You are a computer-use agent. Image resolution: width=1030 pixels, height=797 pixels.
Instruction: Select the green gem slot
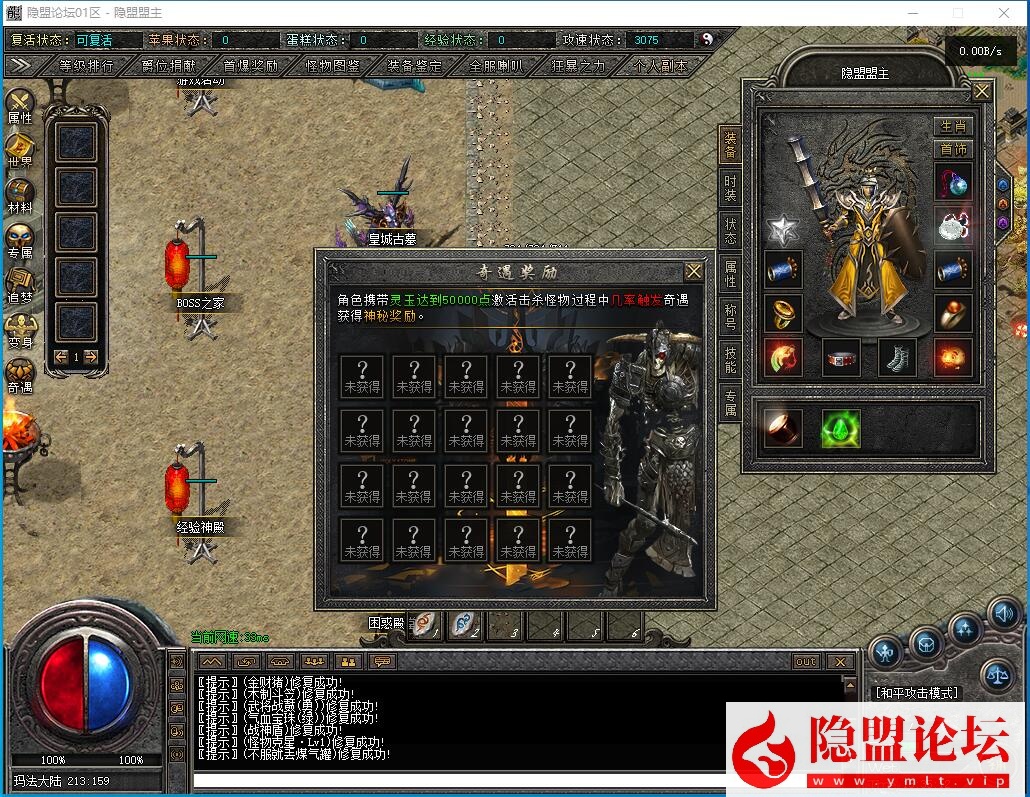[841, 428]
